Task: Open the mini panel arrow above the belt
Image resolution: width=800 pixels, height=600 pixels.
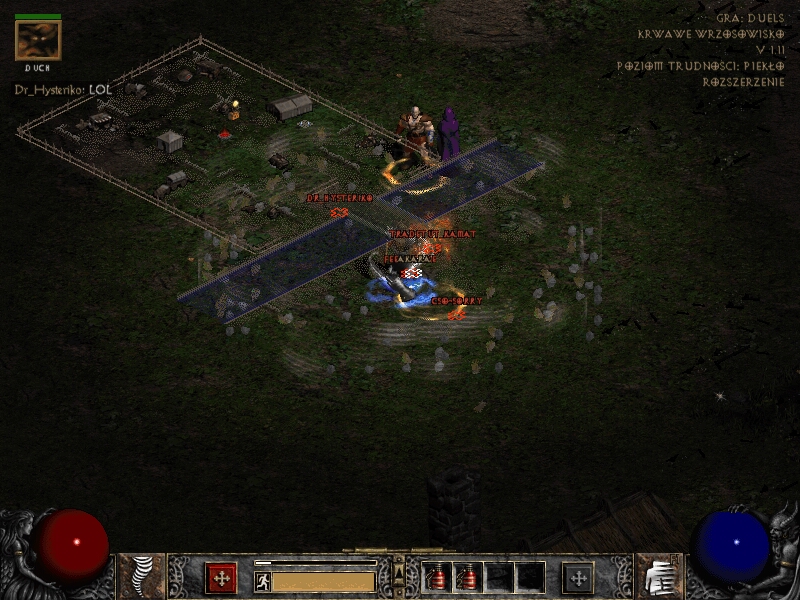Action: [398, 573]
